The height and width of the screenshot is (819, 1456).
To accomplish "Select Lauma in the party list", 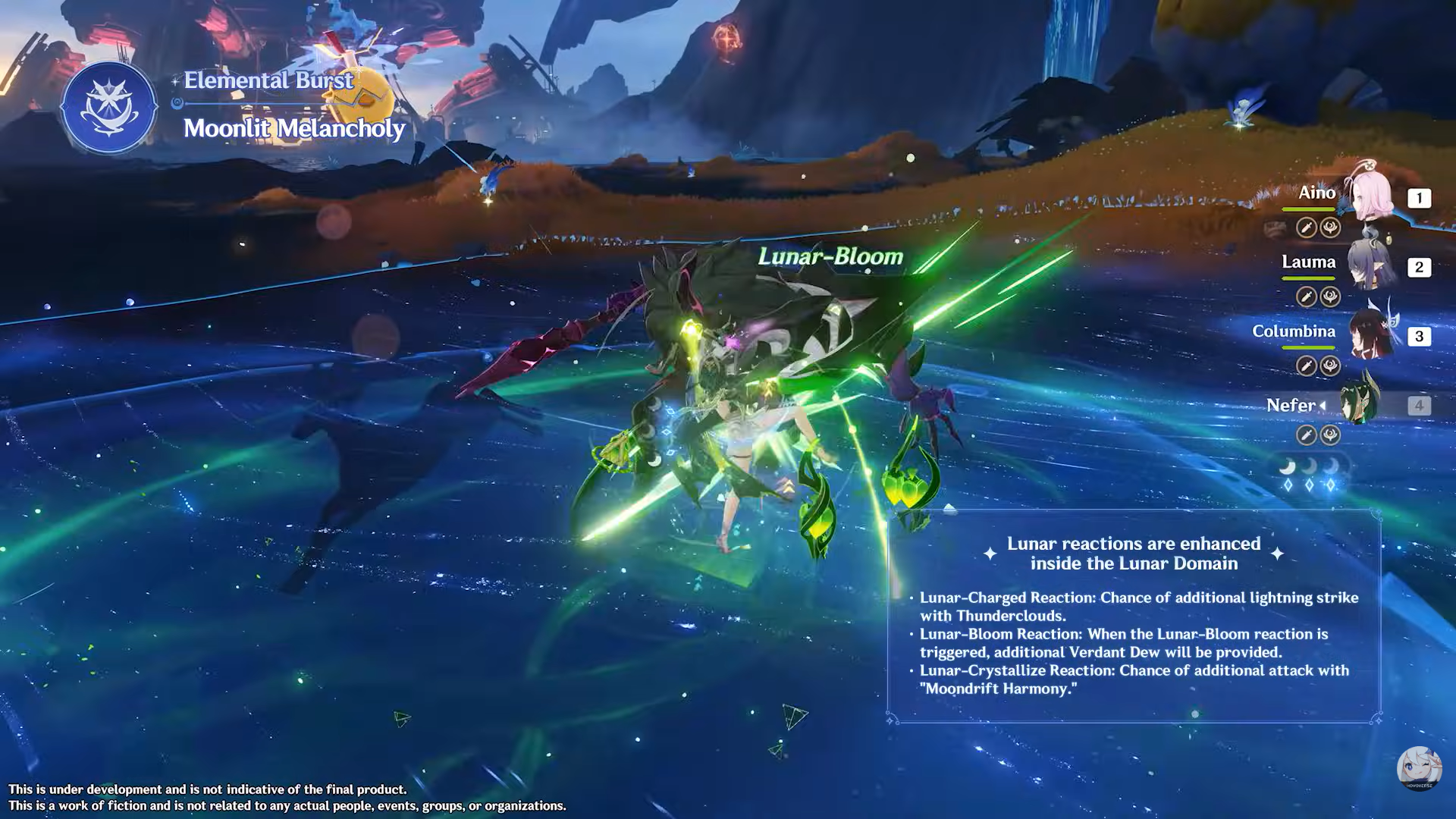I will point(1370,265).
